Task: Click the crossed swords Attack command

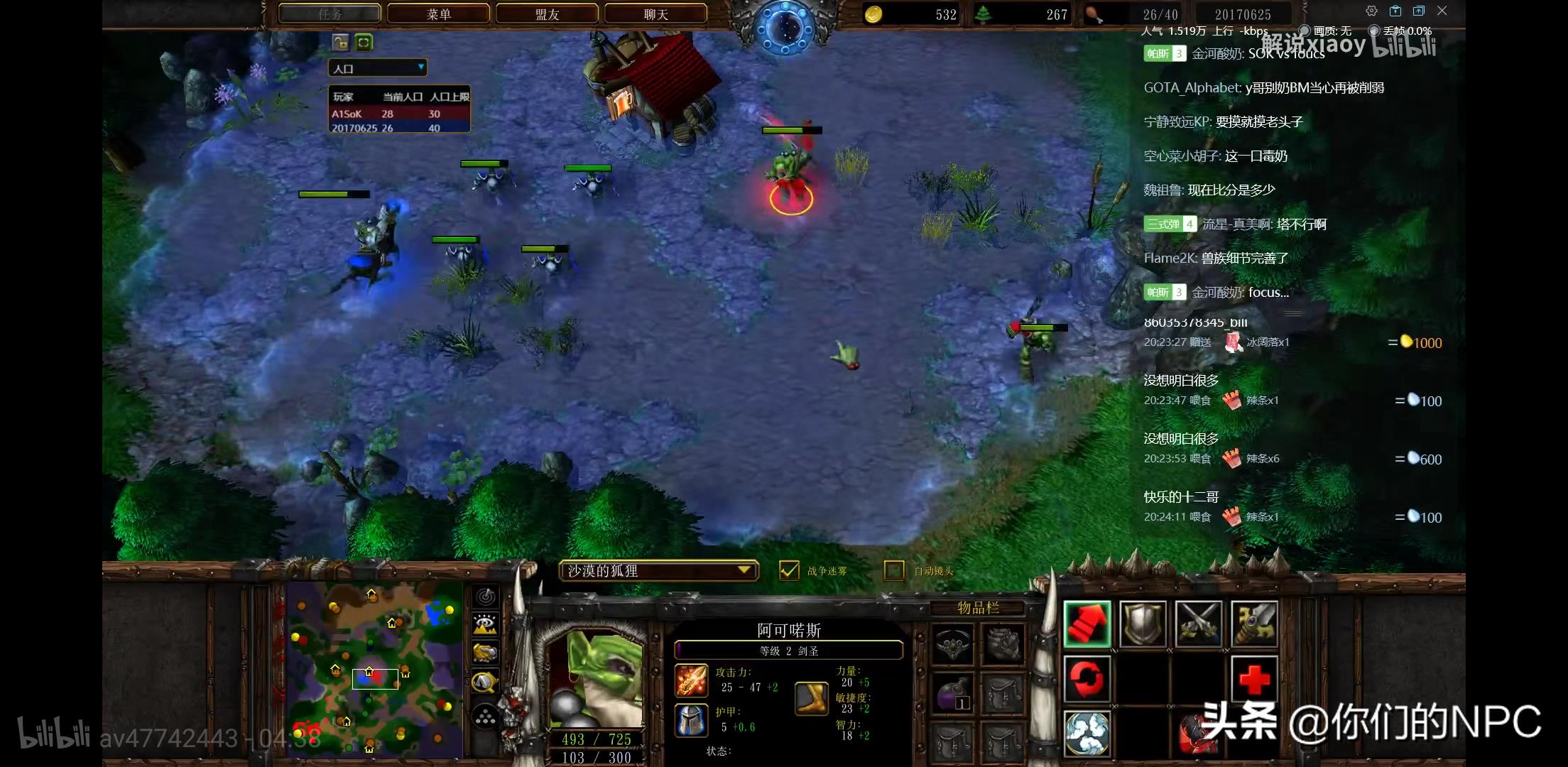Action: [1199, 624]
